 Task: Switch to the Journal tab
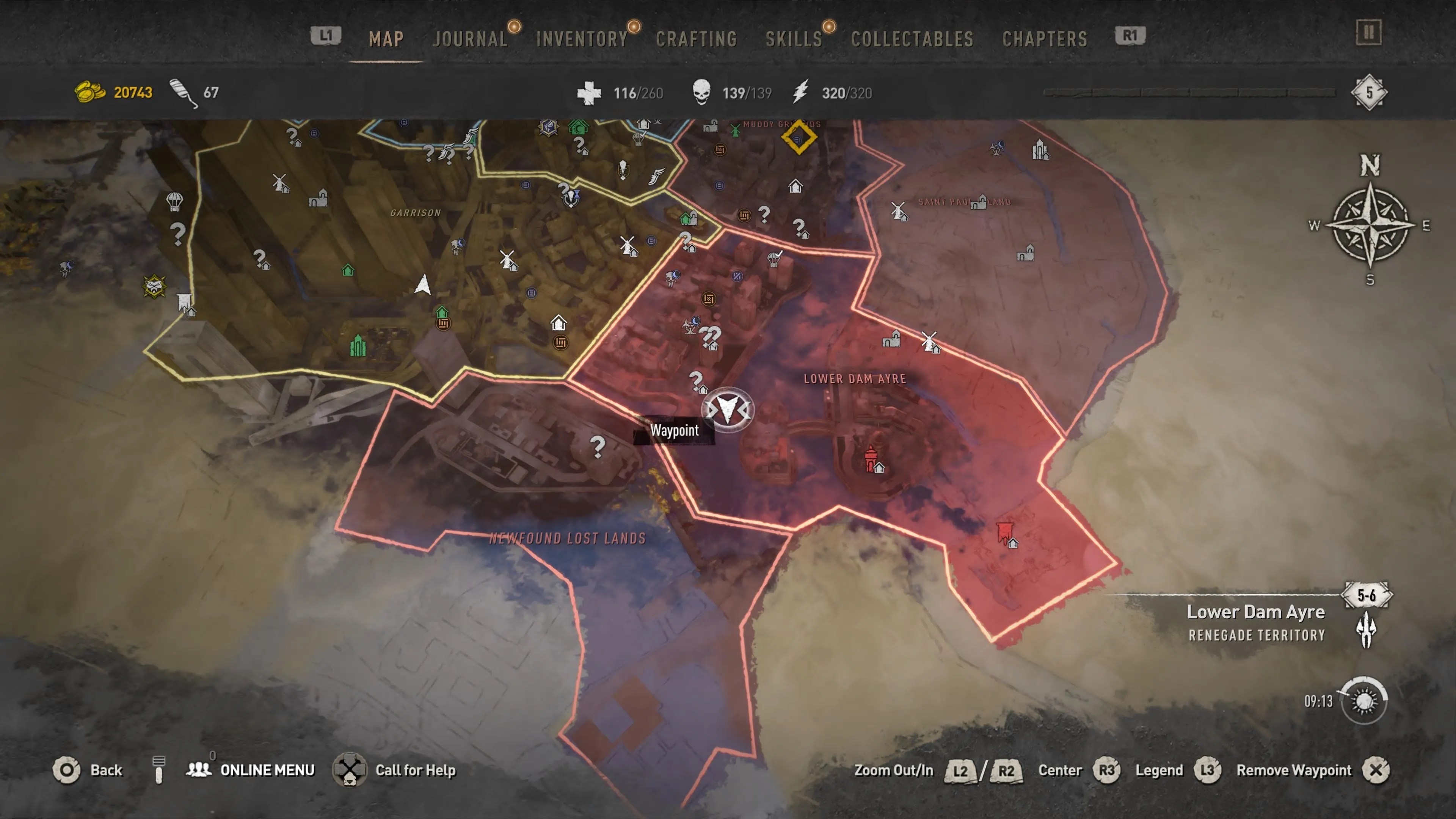(x=470, y=39)
